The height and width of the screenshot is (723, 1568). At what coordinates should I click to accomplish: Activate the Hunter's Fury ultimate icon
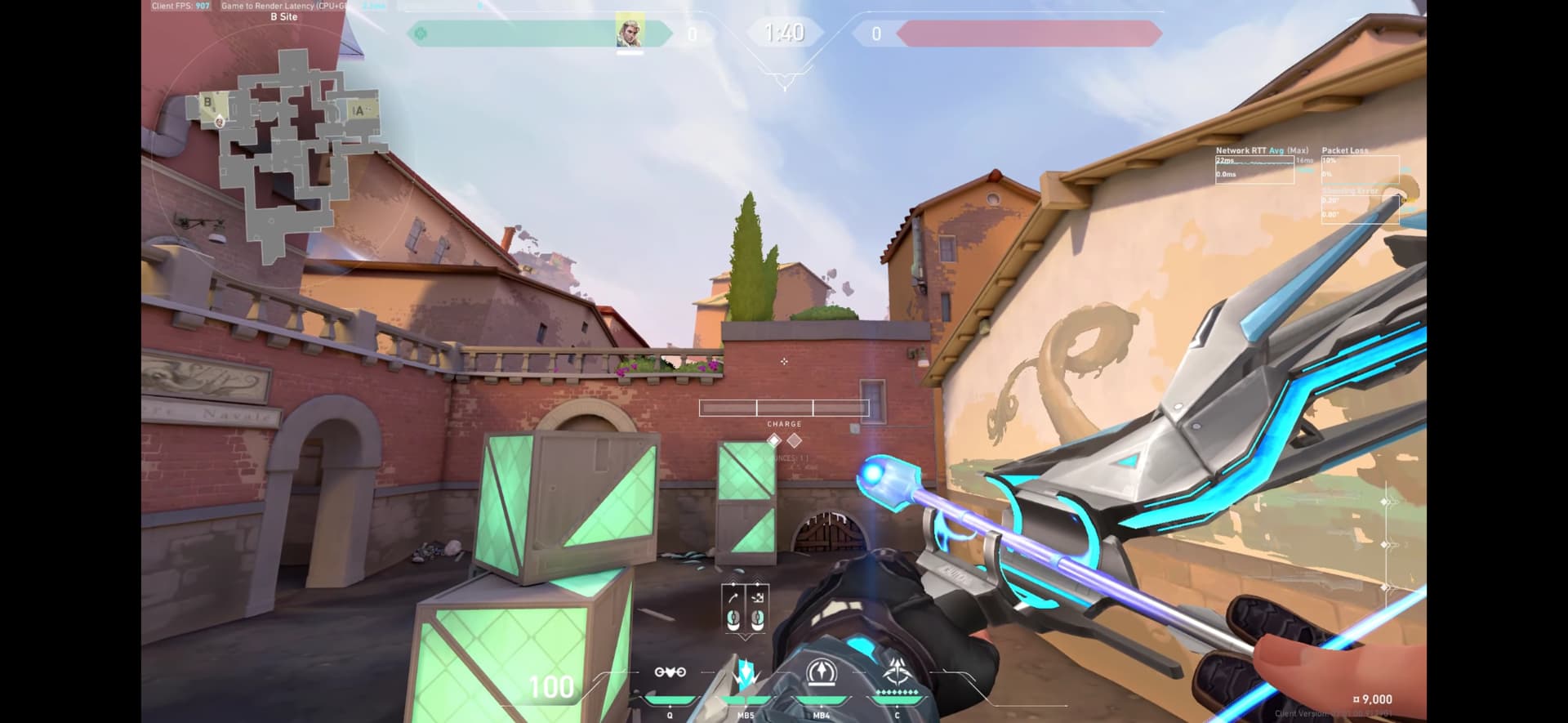897,673
